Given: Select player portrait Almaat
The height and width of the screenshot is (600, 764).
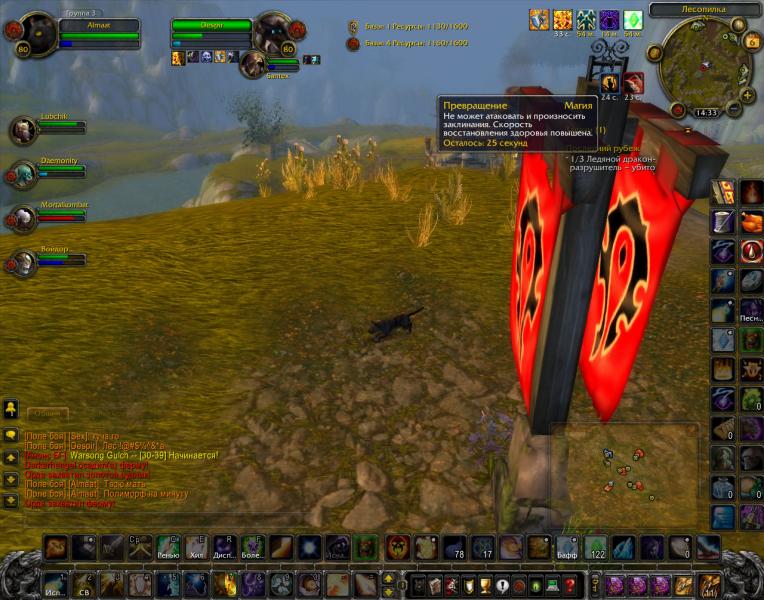Looking at the screenshot, I should 38,38.
